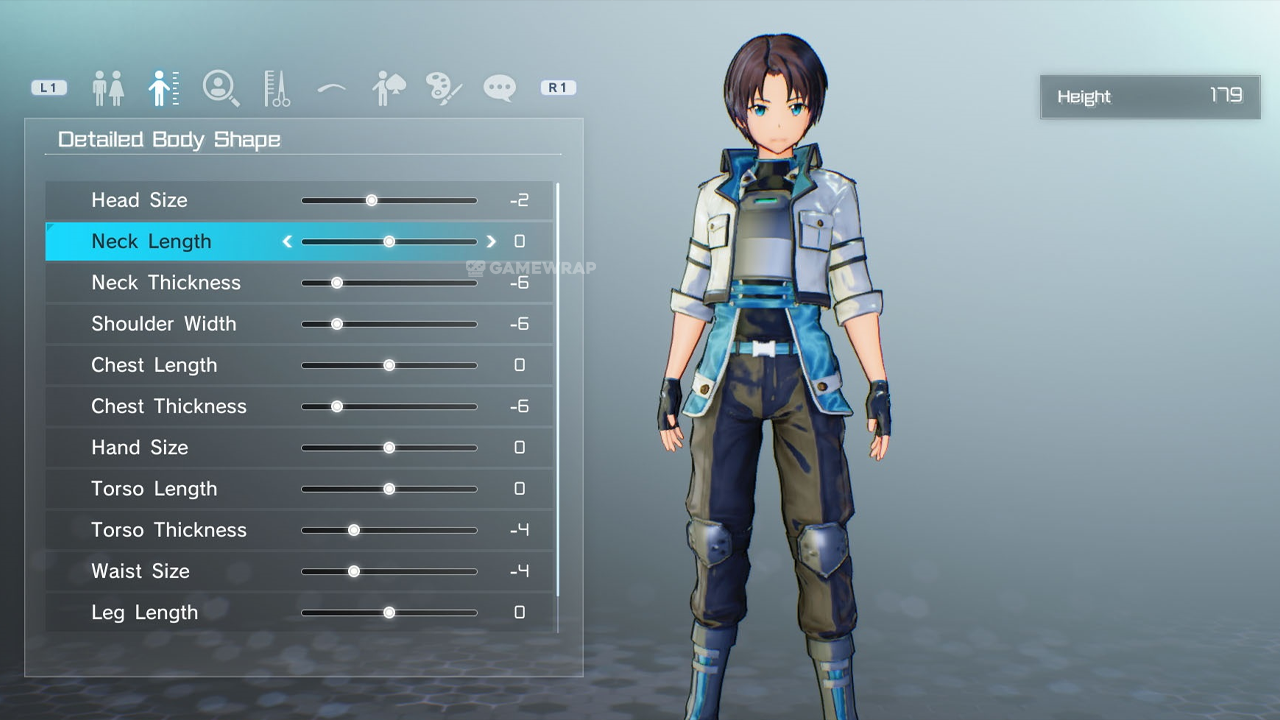Select the paint palette color tab
The image size is (1280, 720).
(443, 88)
